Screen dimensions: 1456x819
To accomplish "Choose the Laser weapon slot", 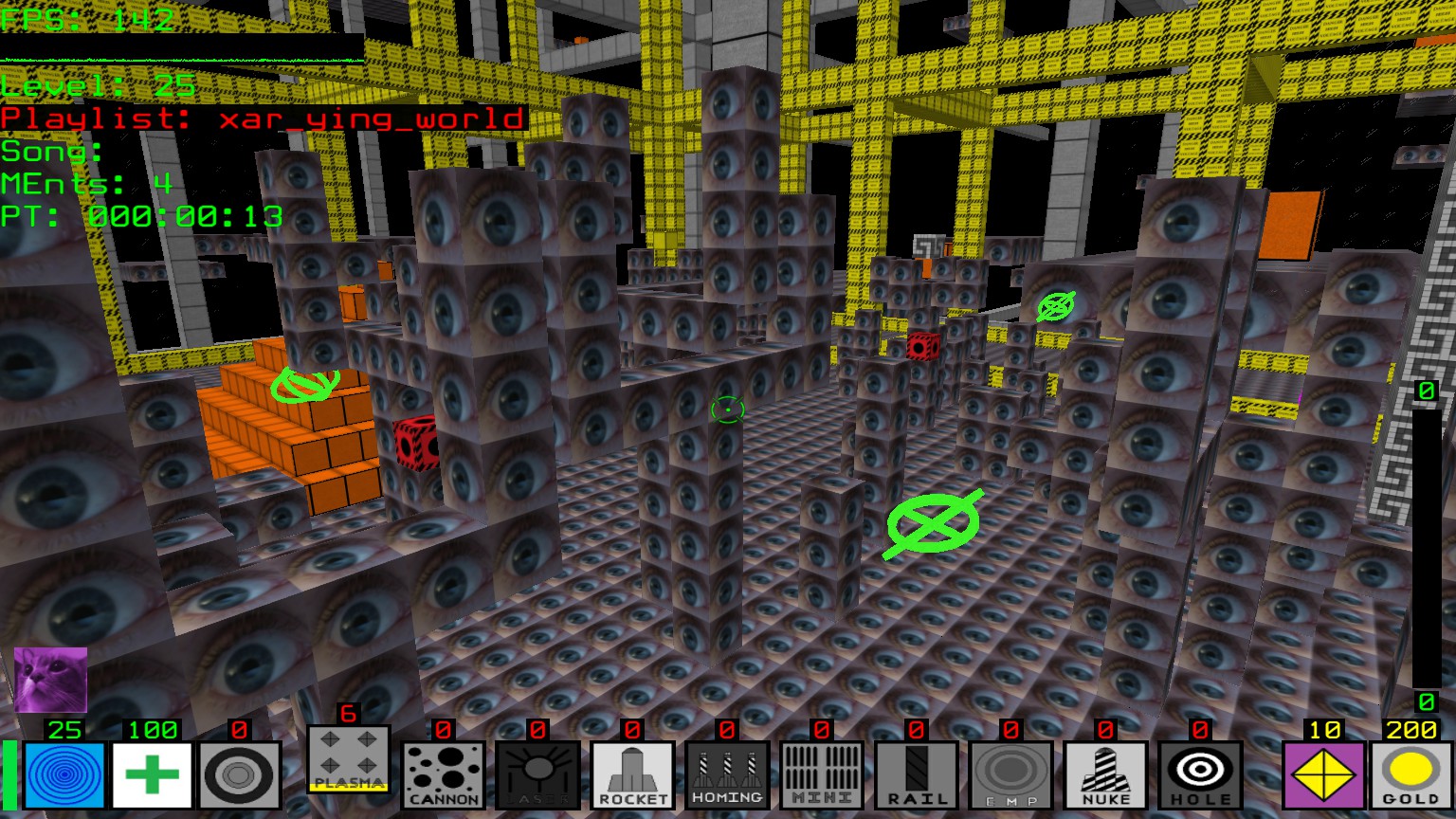I will (537, 775).
